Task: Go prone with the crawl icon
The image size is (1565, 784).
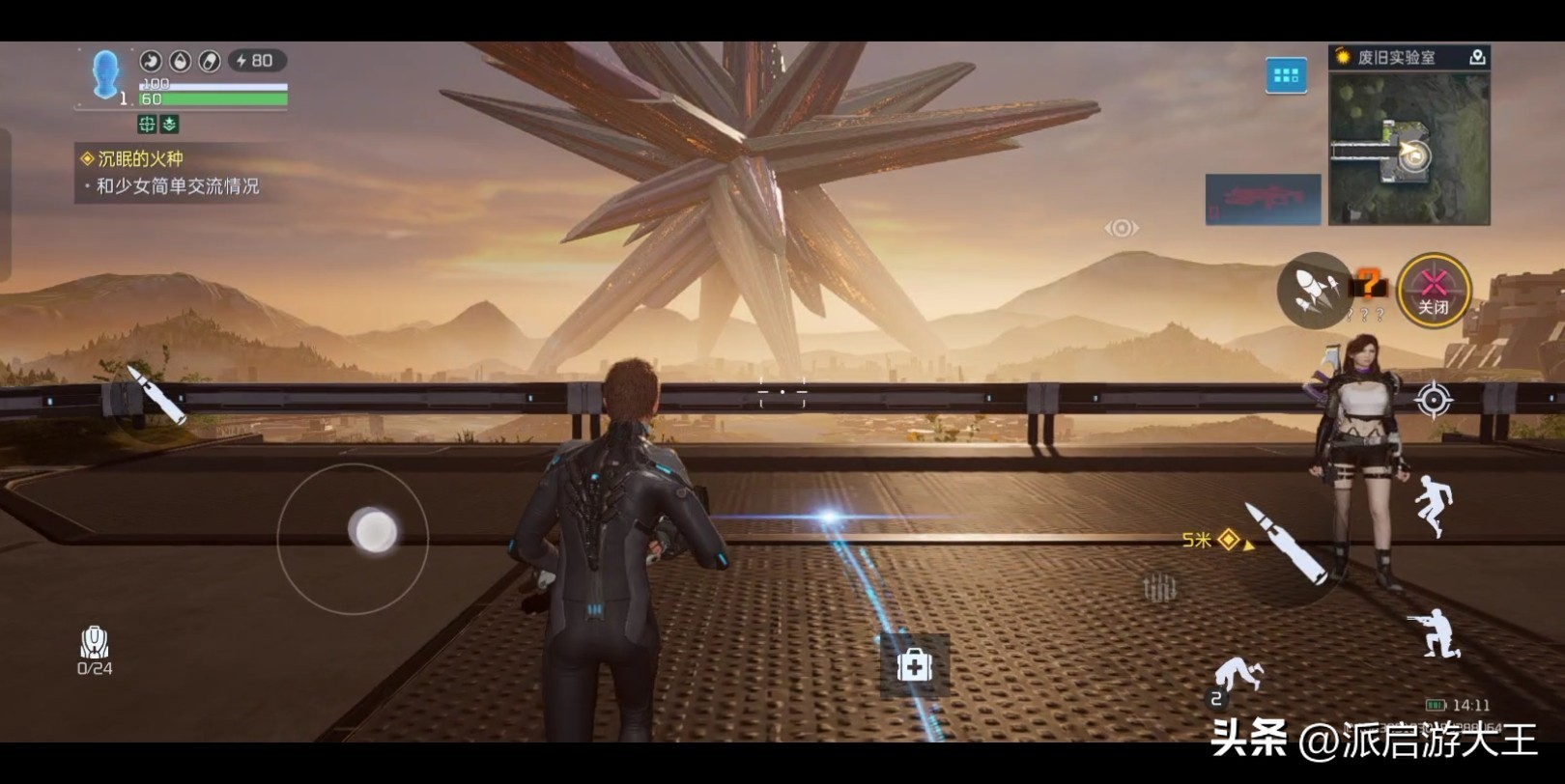Action: [x=1236, y=677]
